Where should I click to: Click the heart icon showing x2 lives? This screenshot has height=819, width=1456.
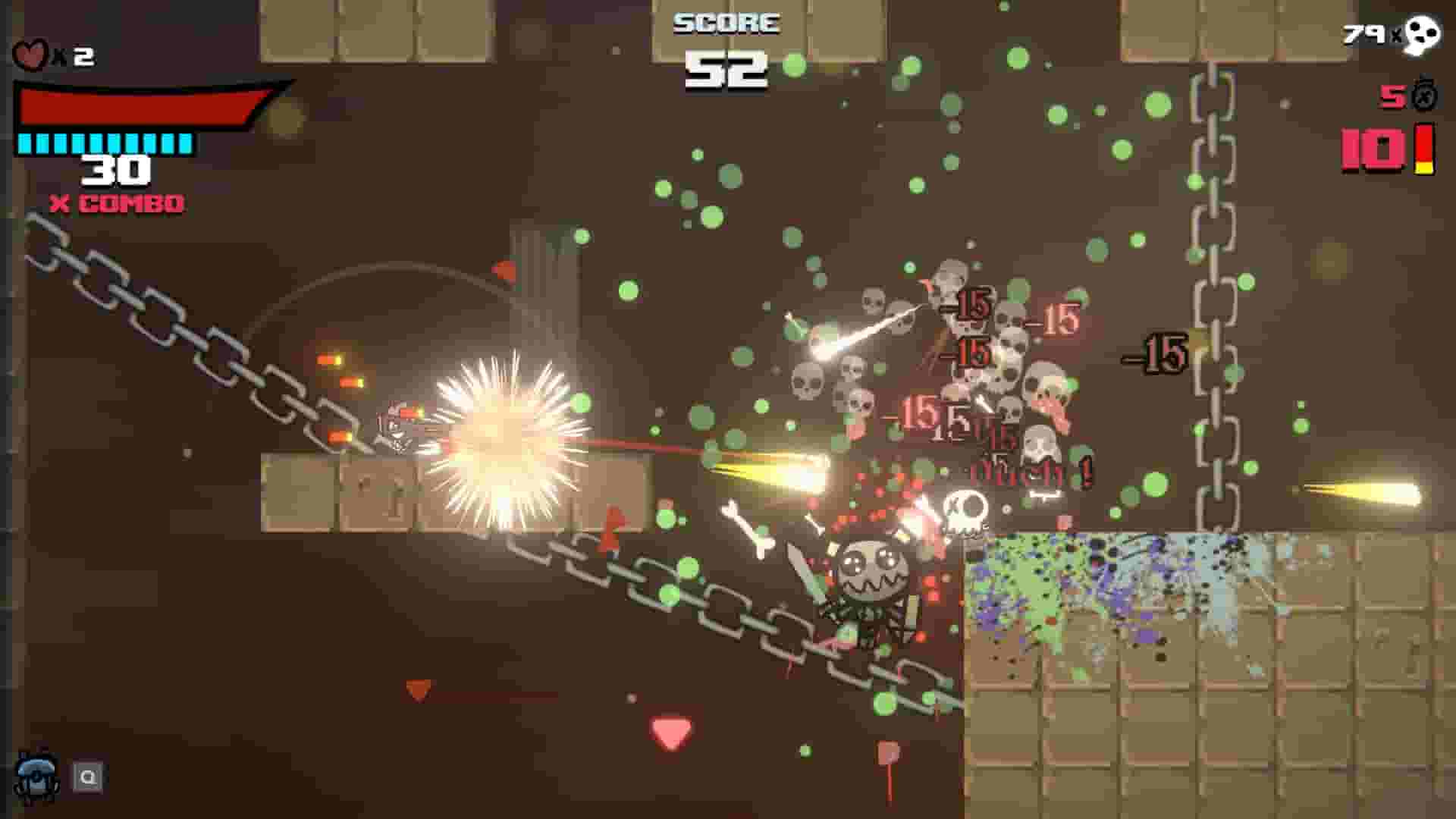[x=32, y=55]
